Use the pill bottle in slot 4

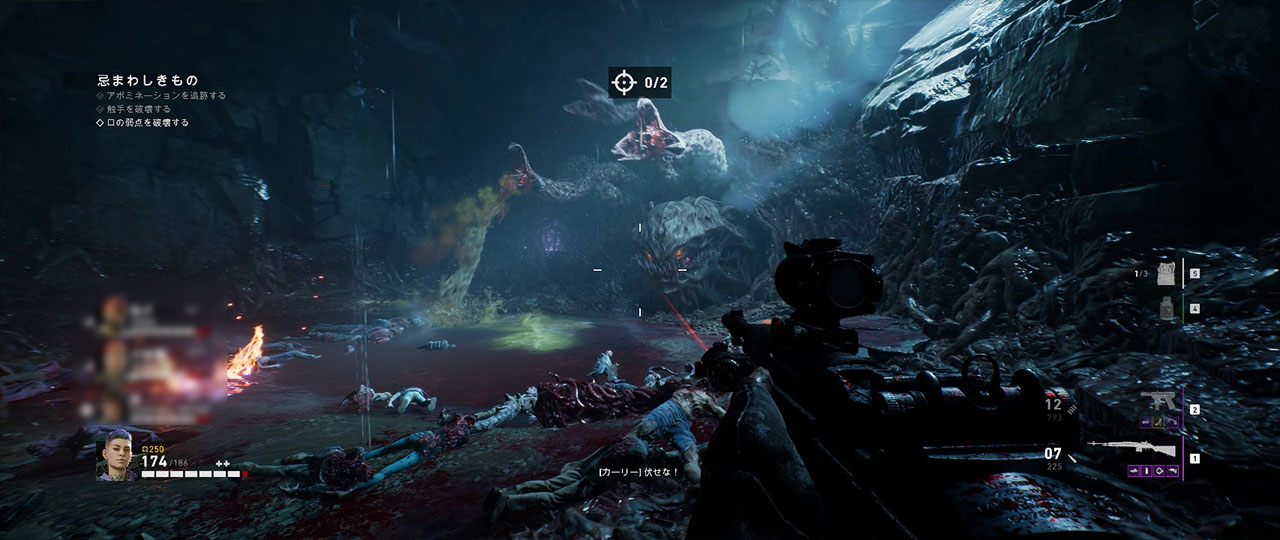[x=1164, y=309]
